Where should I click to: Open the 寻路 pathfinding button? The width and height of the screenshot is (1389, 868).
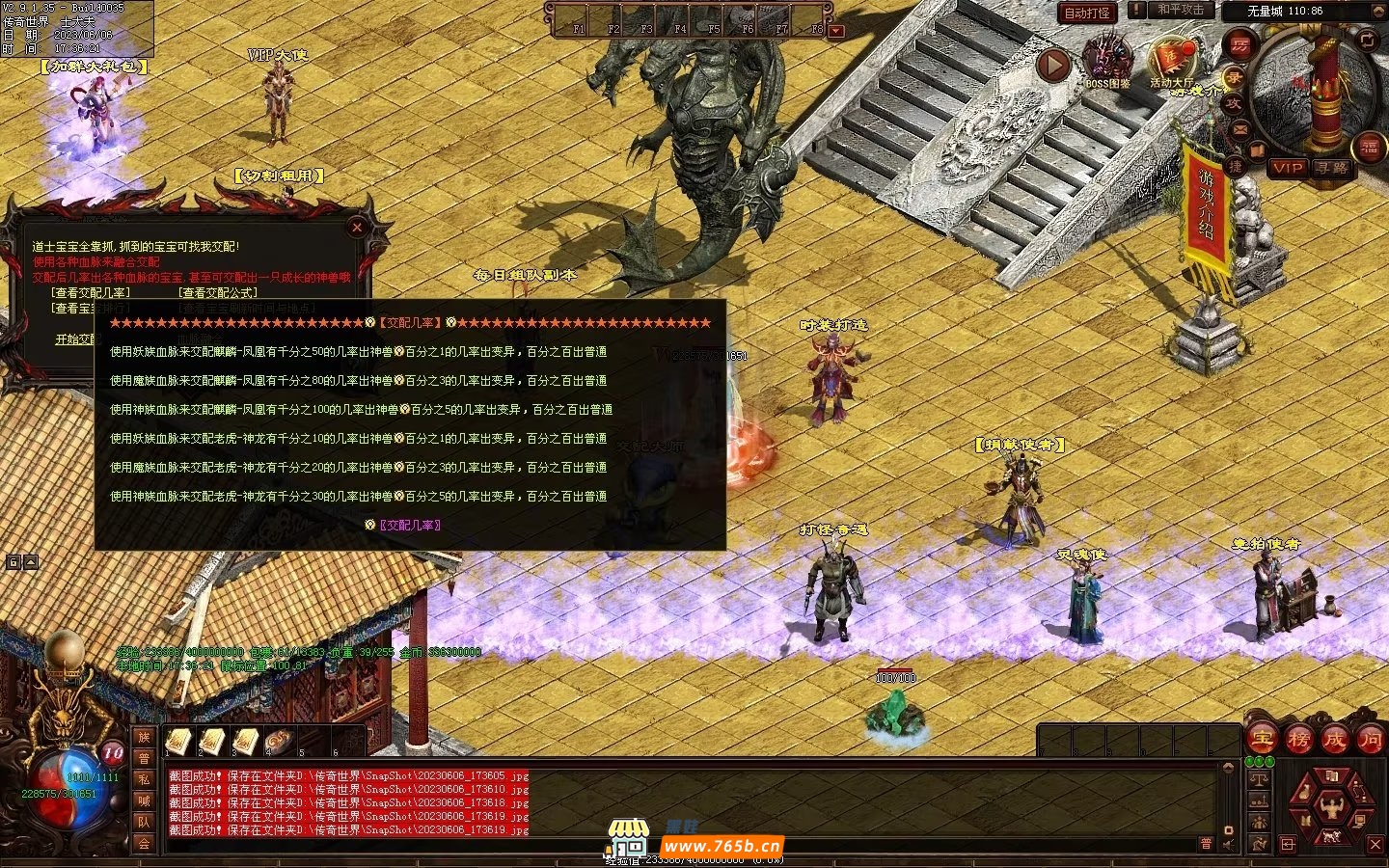click(x=1332, y=168)
